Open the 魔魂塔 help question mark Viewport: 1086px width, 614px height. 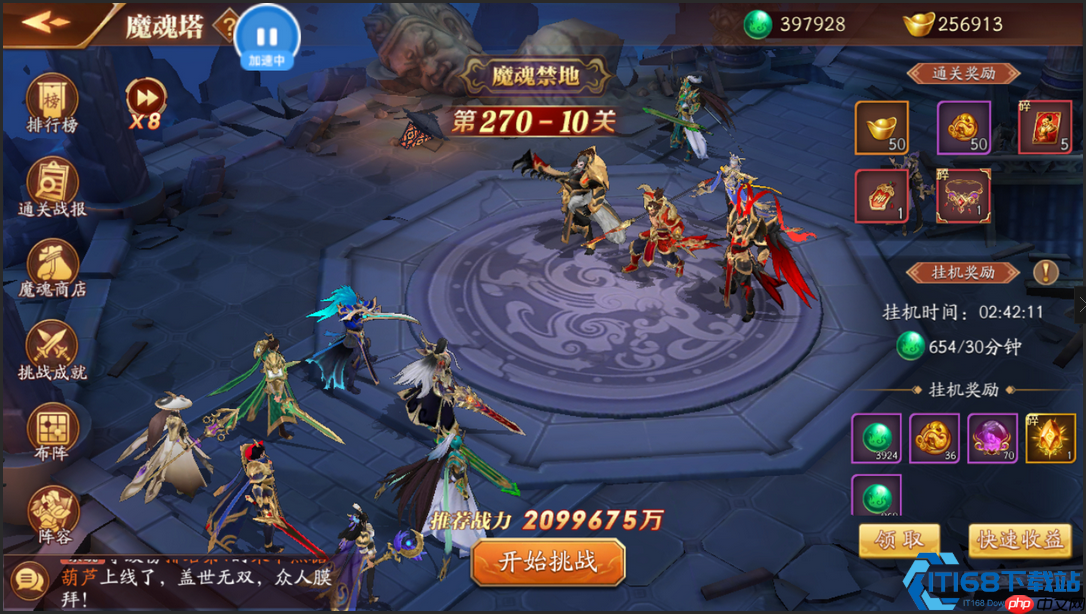point(229,25)
